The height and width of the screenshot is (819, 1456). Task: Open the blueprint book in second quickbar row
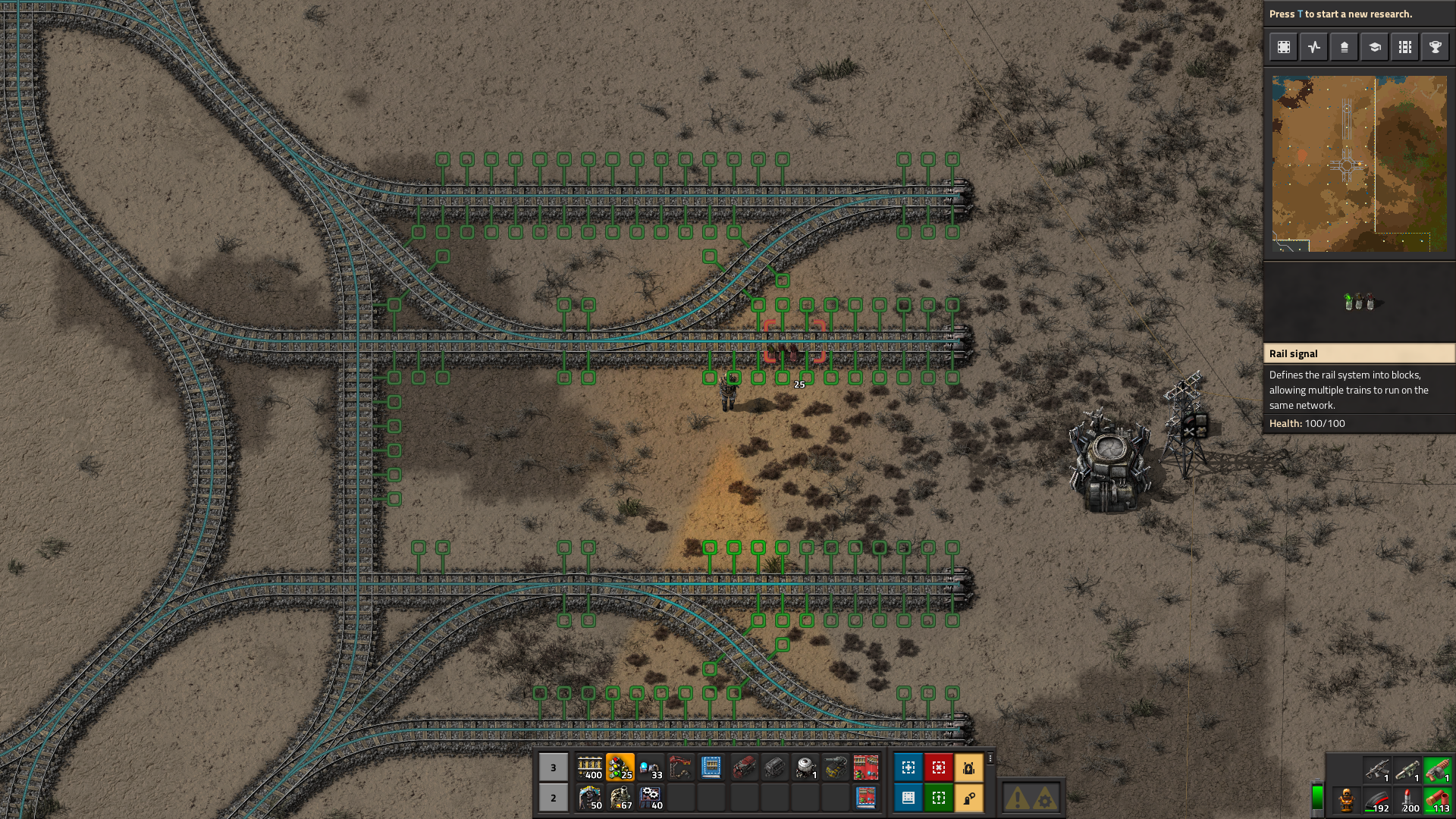[x=865, y=798]
